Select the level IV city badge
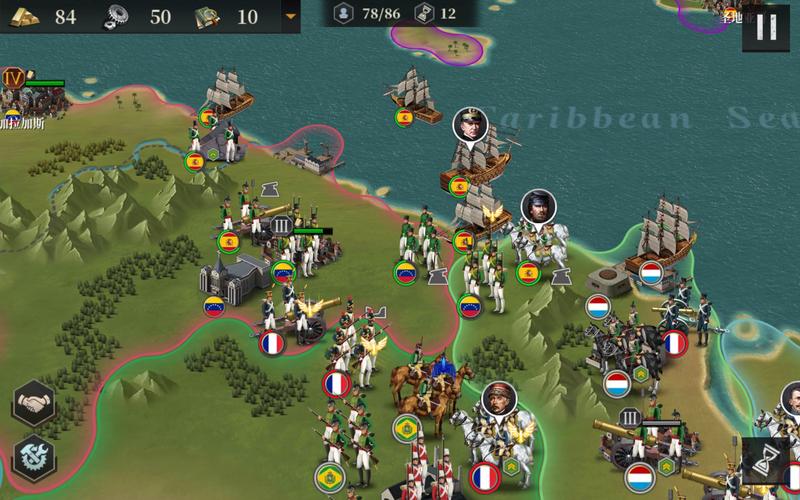This screenshot has width=800, height=500. click(14, 77)
